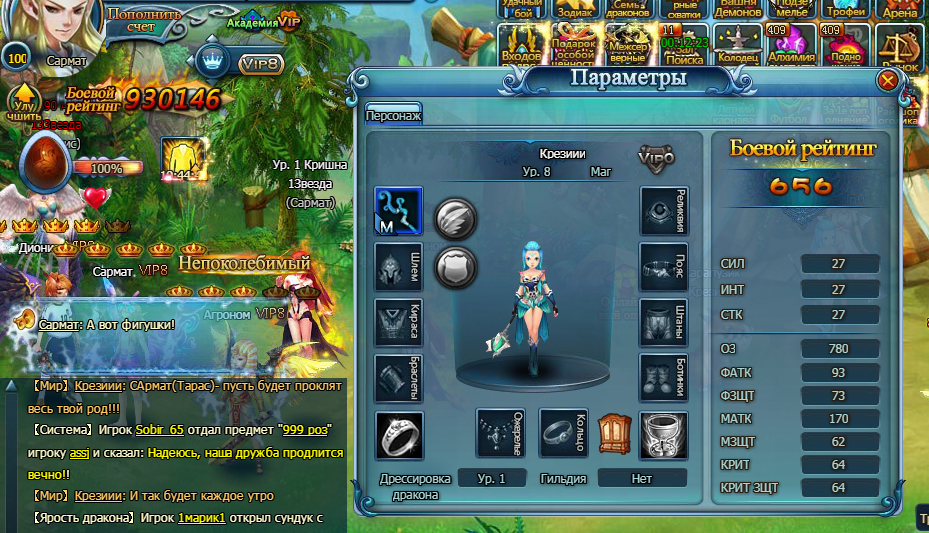Select the Ожерелье necklace slot
The width and height of the screenshot is (929, 533).
(500, 433)
